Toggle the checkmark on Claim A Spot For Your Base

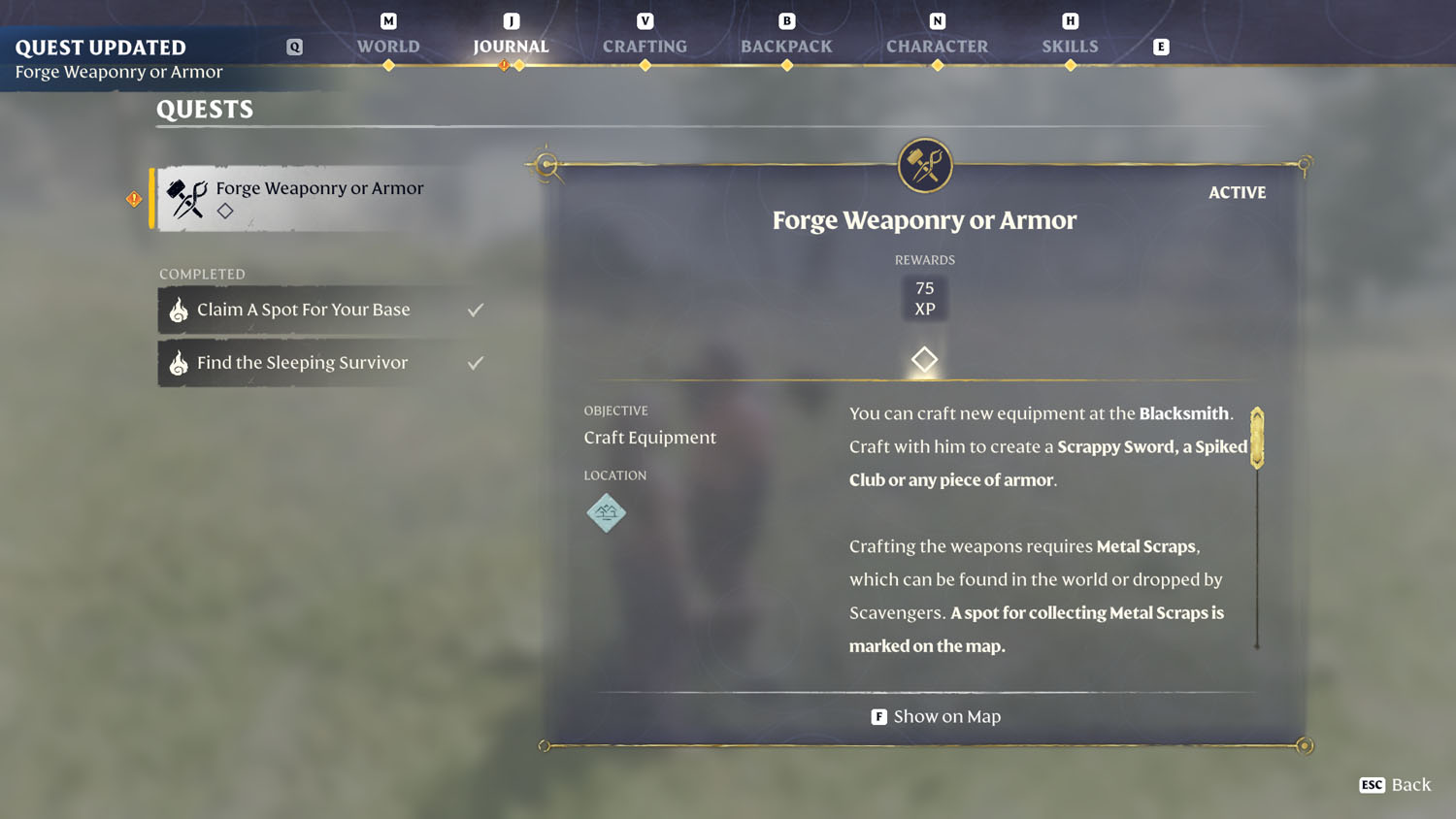pyautogui.click(x=475, y=309)
